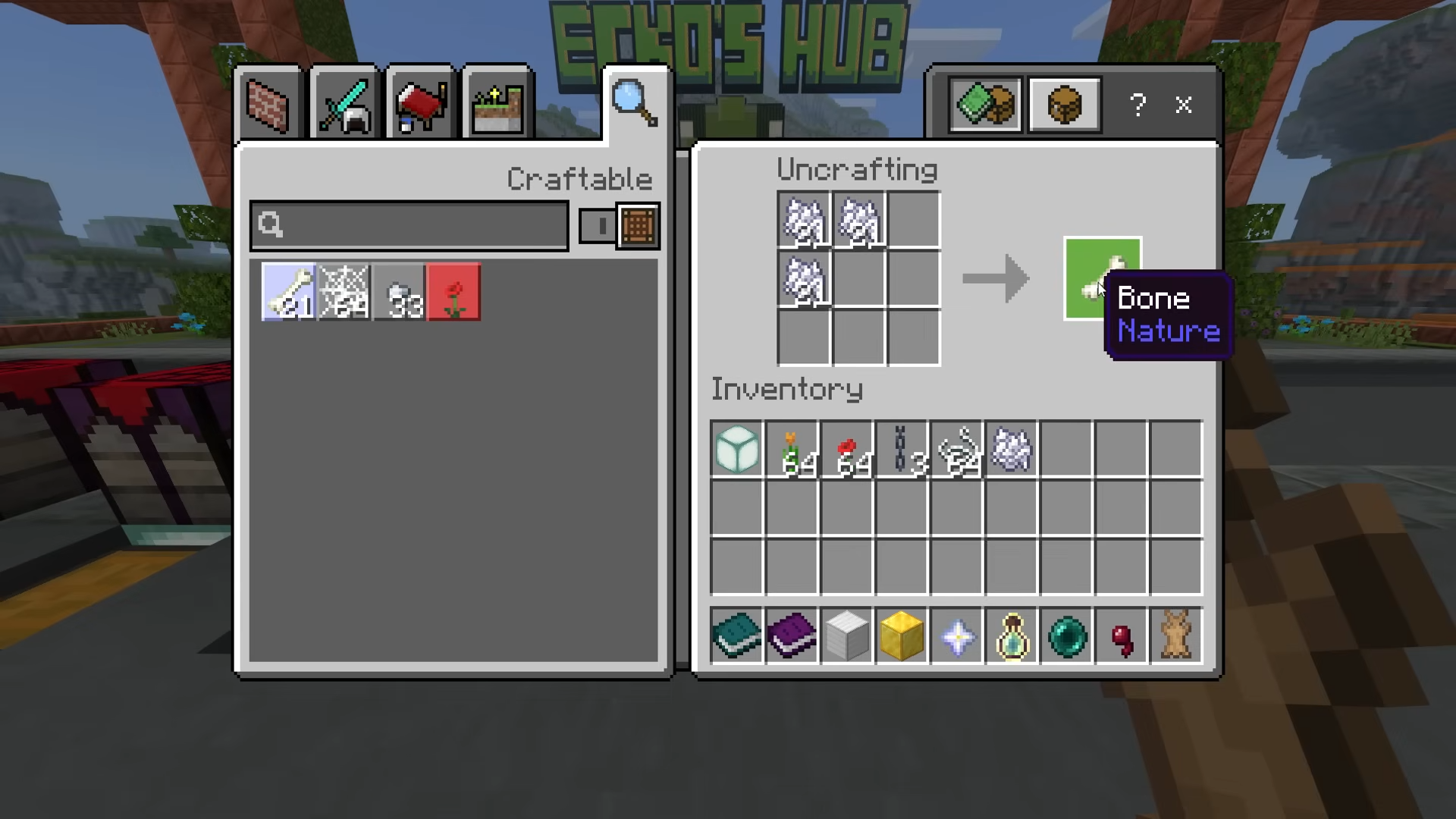
Task: Select the magnifying glass Search tab
Action: click(635, 104)
